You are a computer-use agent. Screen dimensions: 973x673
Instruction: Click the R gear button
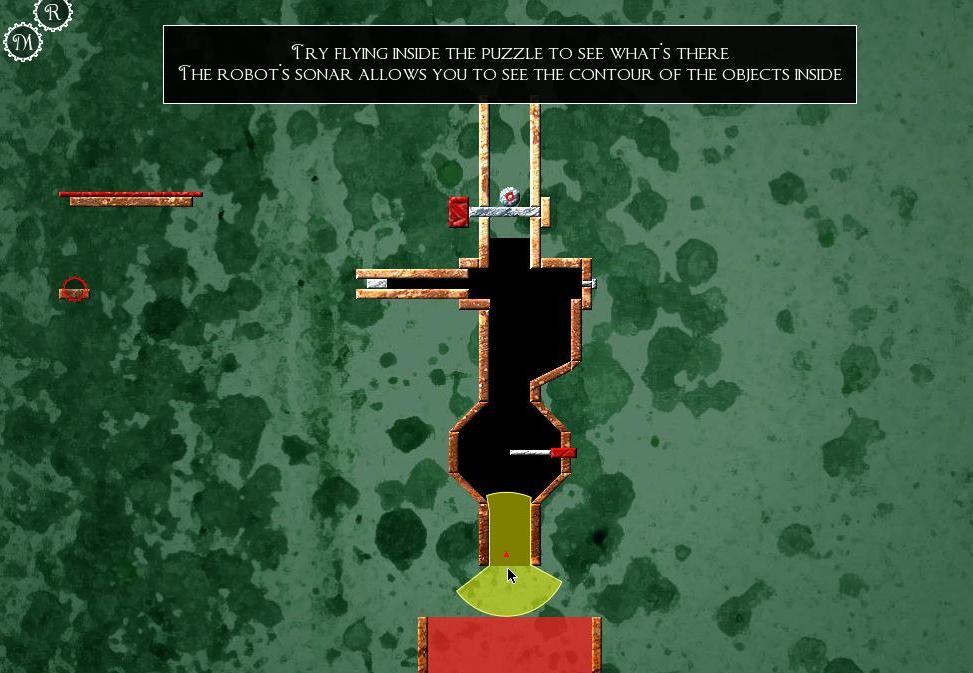(x=53, y=12)
